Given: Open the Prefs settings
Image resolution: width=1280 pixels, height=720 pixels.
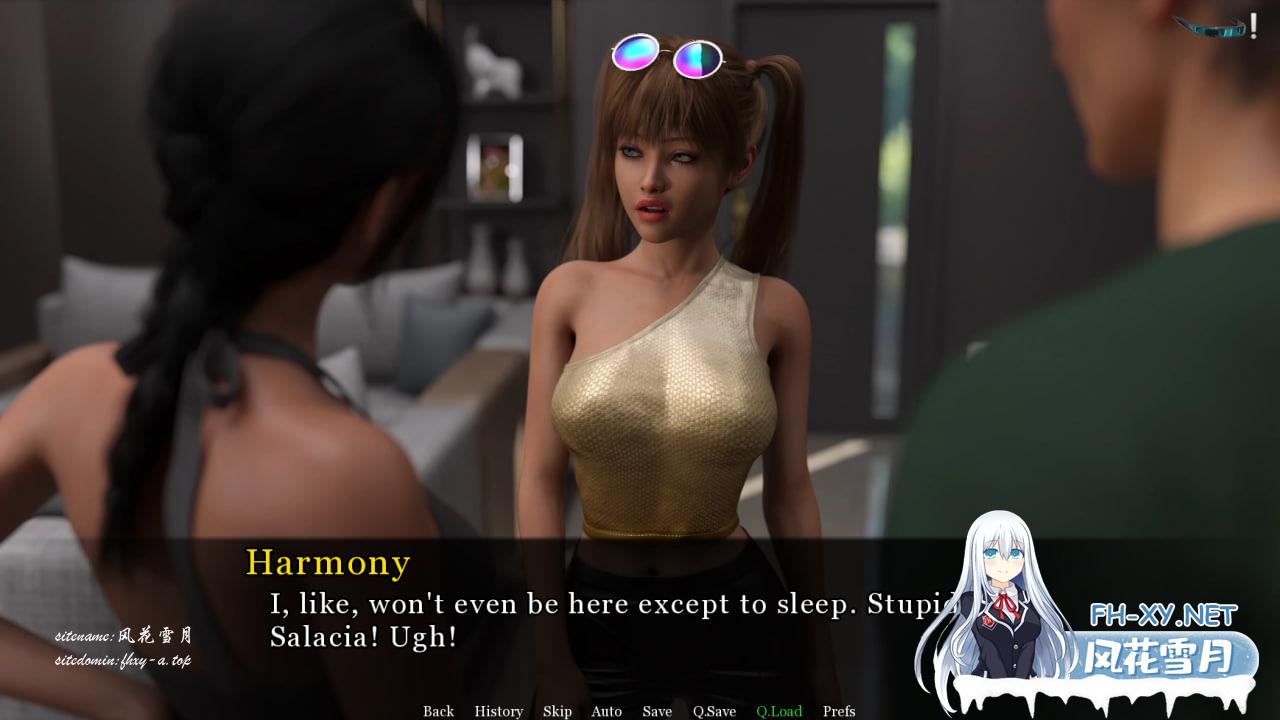Looking at the screenshot, I should pos(839,711).
